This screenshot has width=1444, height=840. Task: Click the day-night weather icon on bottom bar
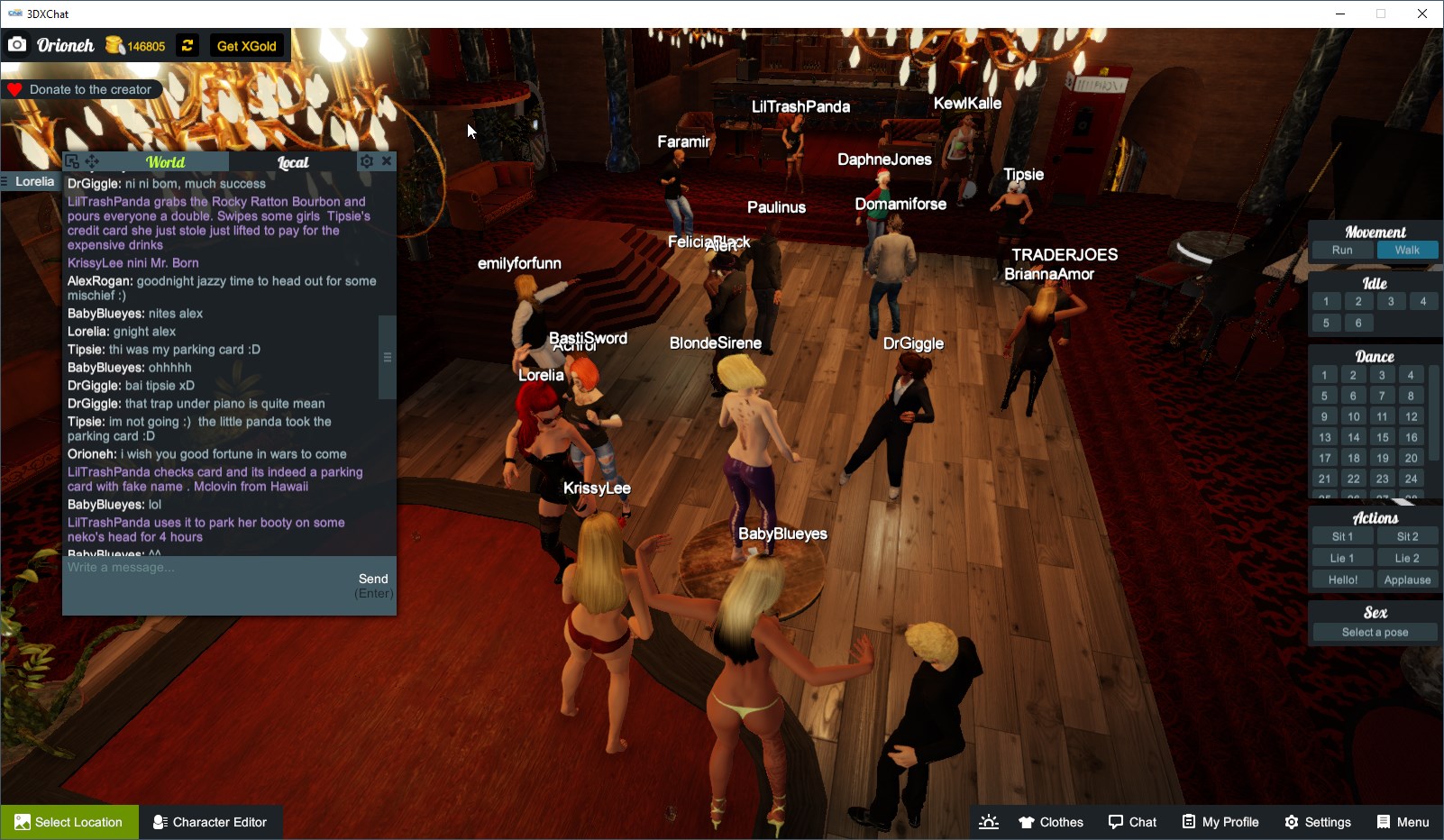[x=989, y=821]
